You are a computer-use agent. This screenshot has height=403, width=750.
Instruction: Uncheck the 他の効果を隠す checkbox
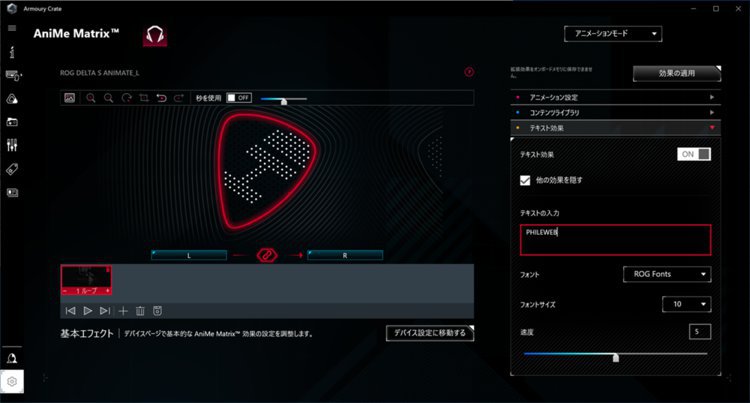[x=526, y=180]
